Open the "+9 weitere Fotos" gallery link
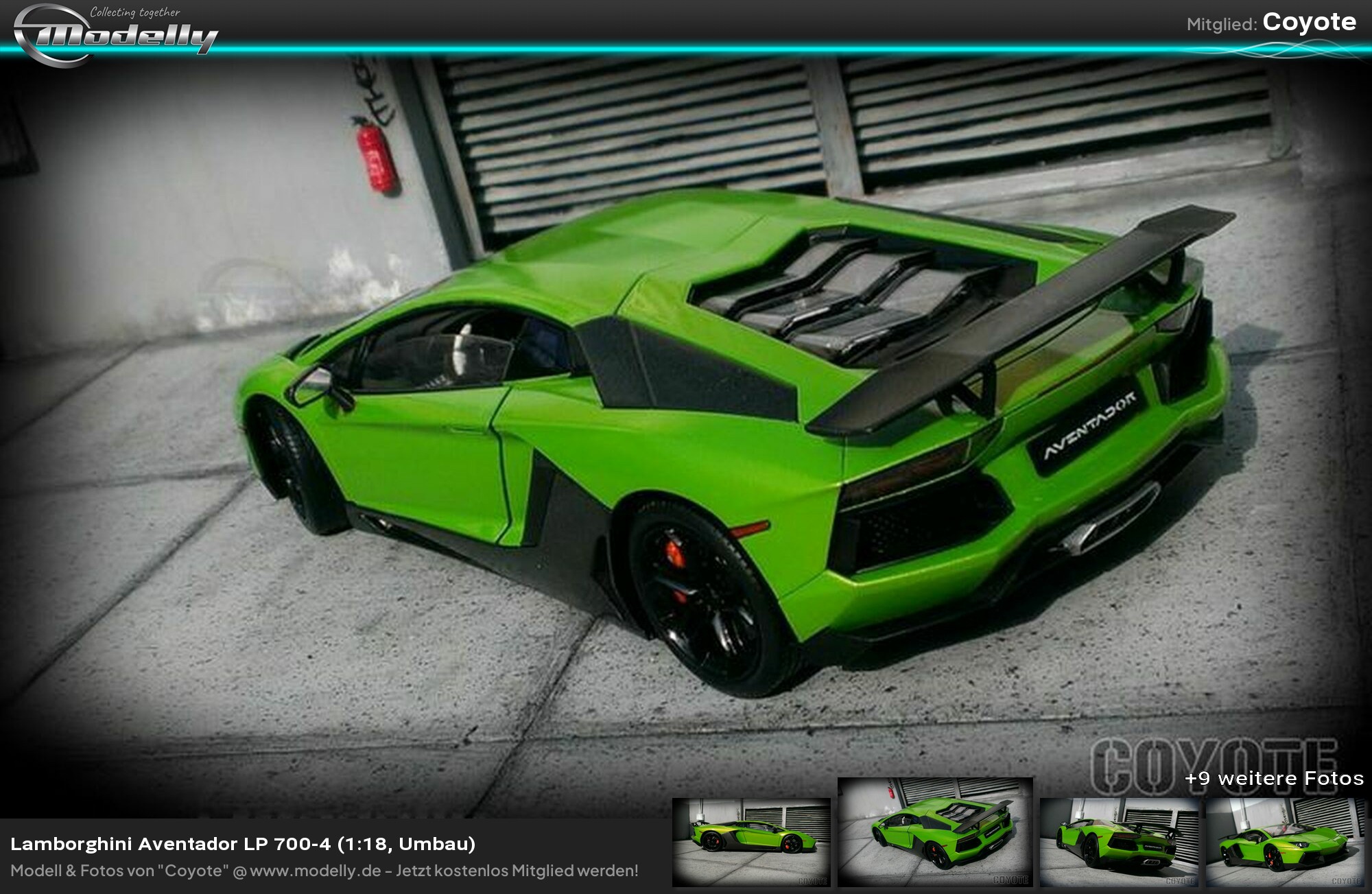 [x=1274, y=778]
